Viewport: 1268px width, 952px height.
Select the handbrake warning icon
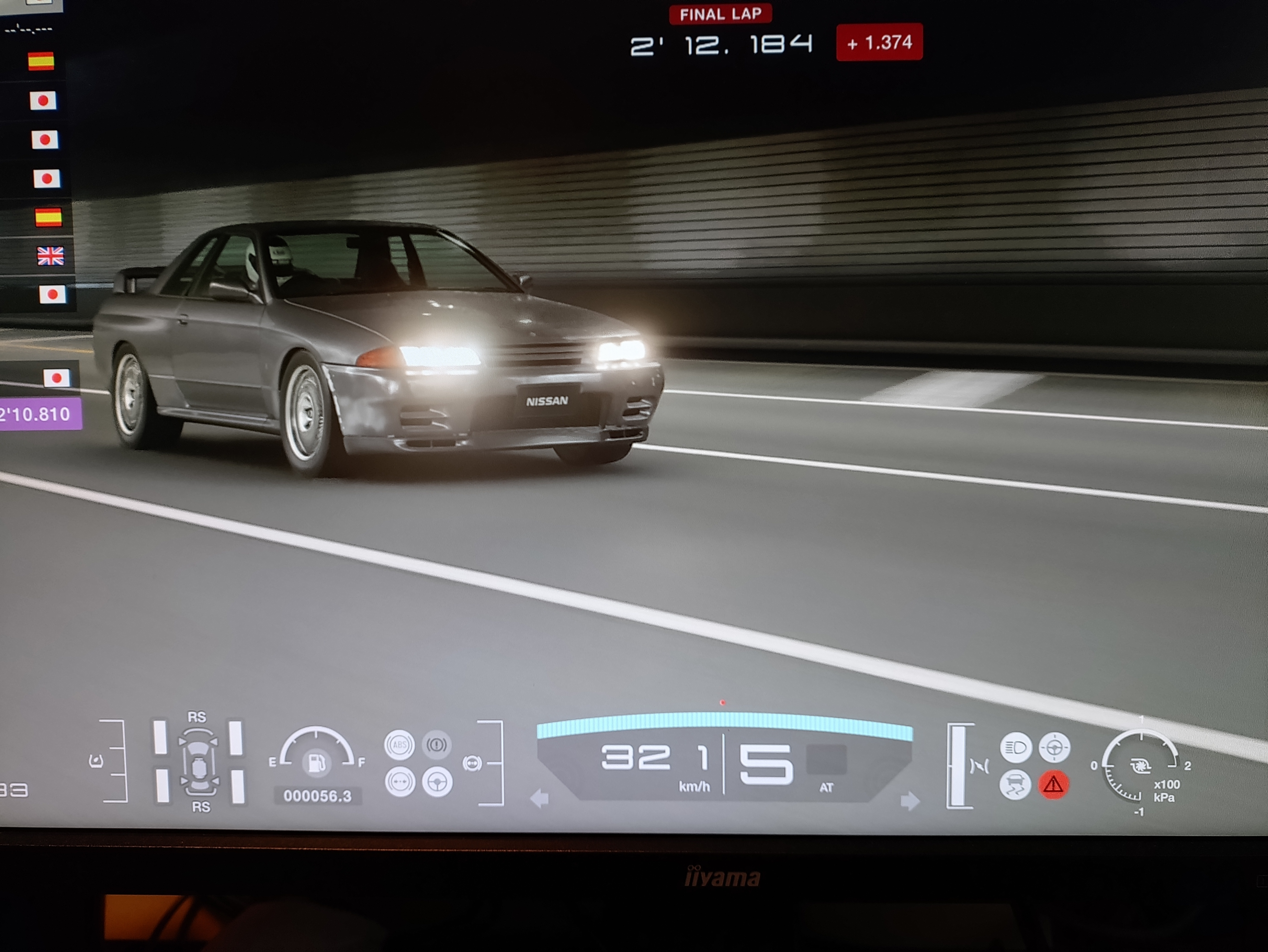tap(437, 745)
